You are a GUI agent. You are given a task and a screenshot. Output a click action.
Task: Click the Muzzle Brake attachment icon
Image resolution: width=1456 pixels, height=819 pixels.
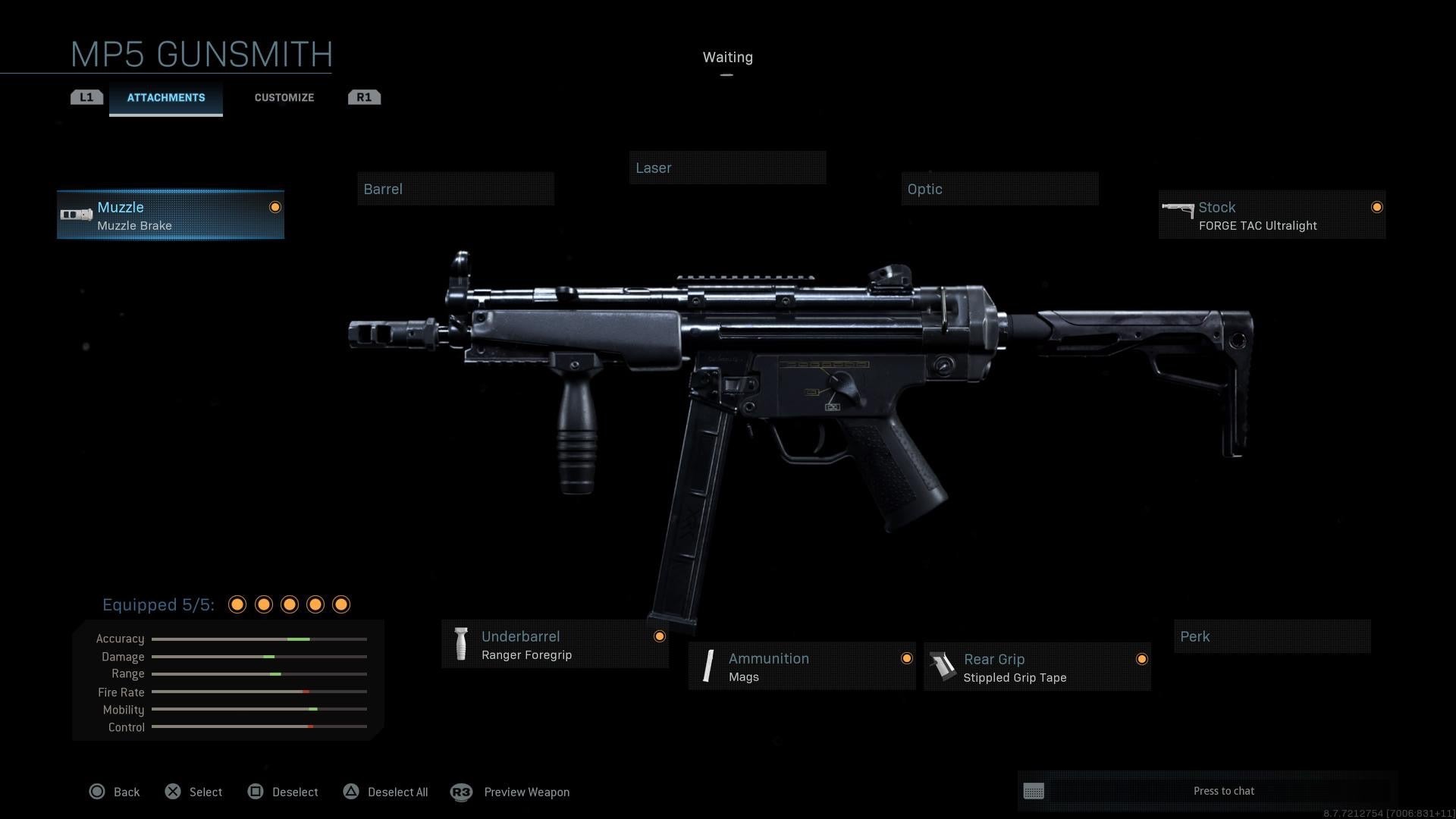coord(76,213)
